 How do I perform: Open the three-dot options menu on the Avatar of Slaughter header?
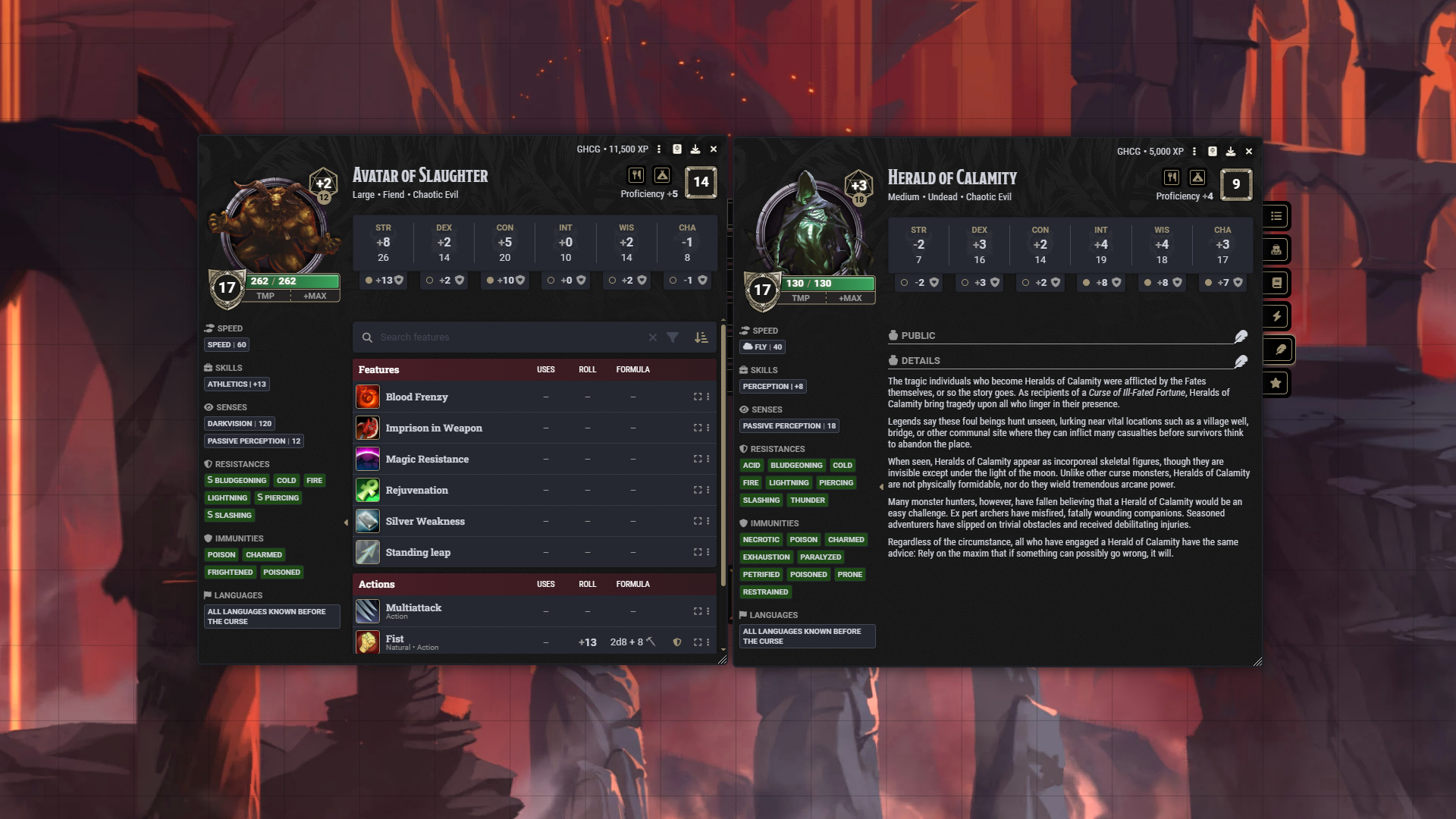pos(659,149)
